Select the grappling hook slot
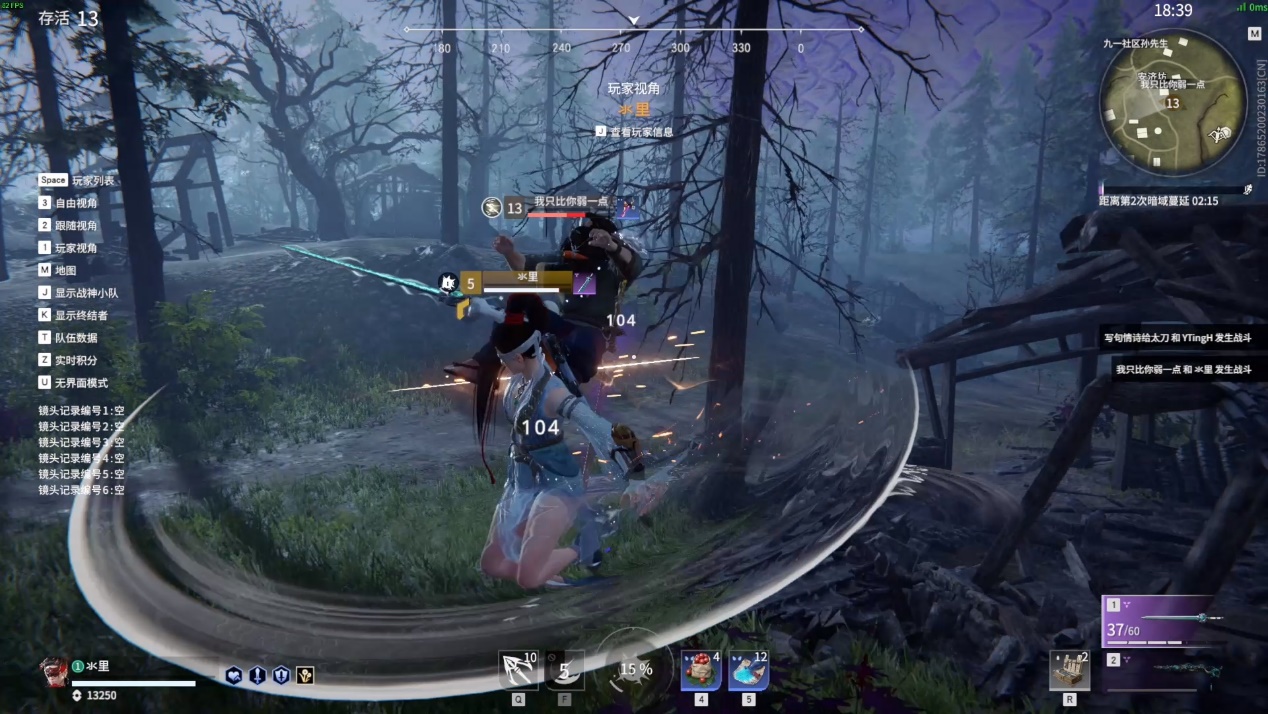The width and height of the screenshot is (1268, 714). point(518,670)
